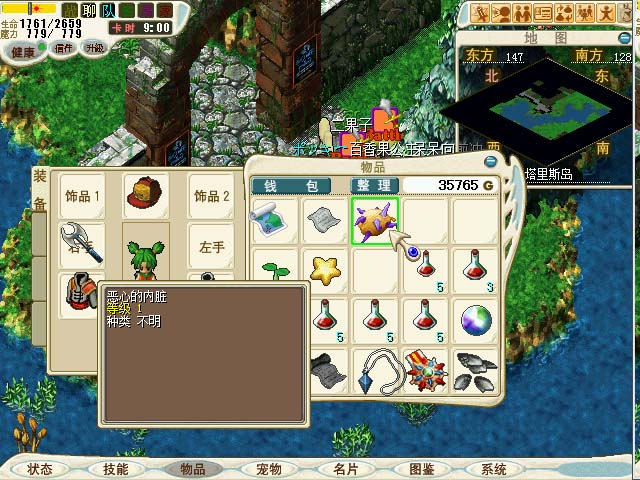The width and height of the screenshot is (640, 480).
Task: Select the red star medal item
Action: click(x=425, y=368)
